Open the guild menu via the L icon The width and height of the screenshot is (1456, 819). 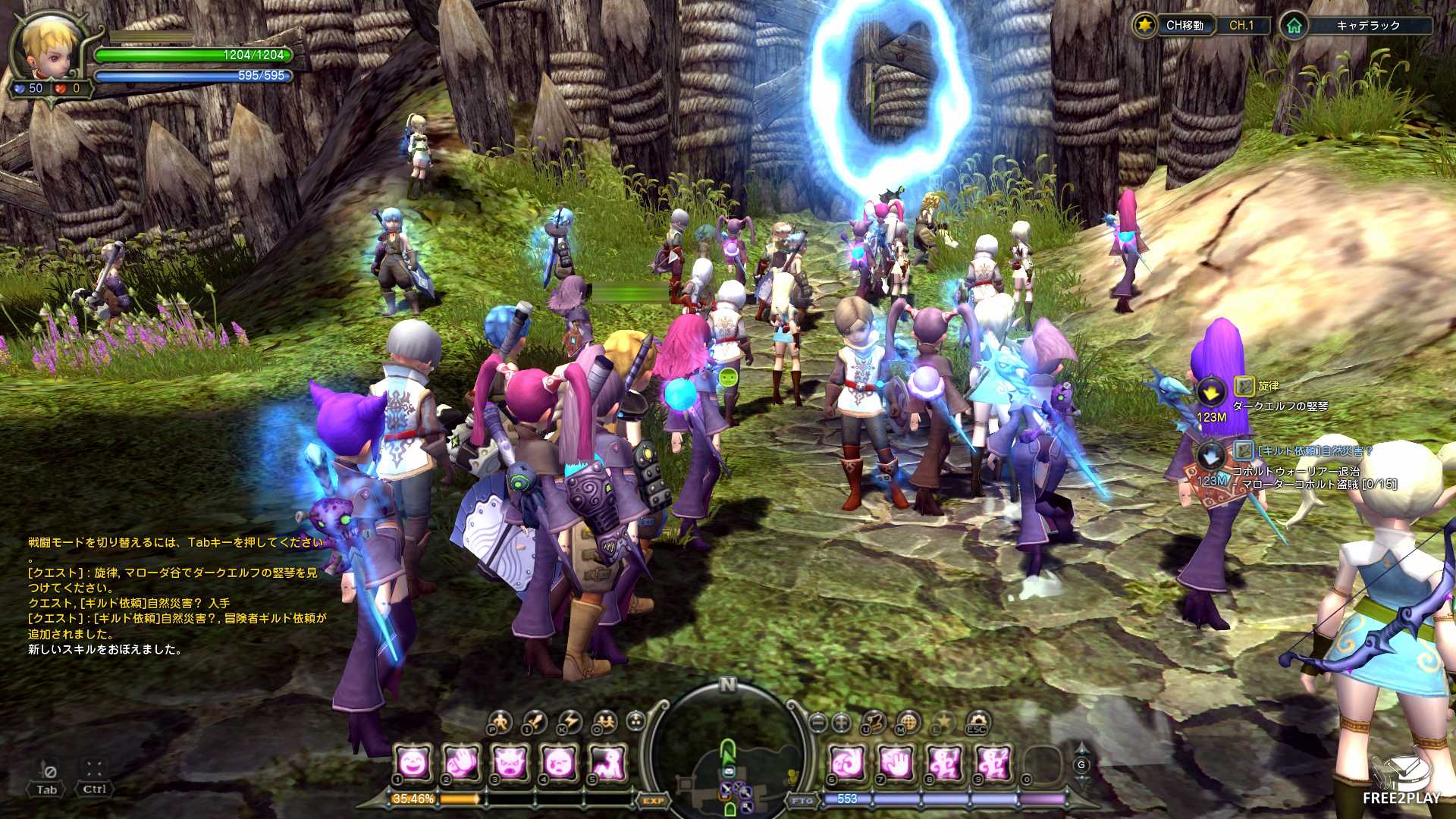pyautogui.click(x=941, y=722)
